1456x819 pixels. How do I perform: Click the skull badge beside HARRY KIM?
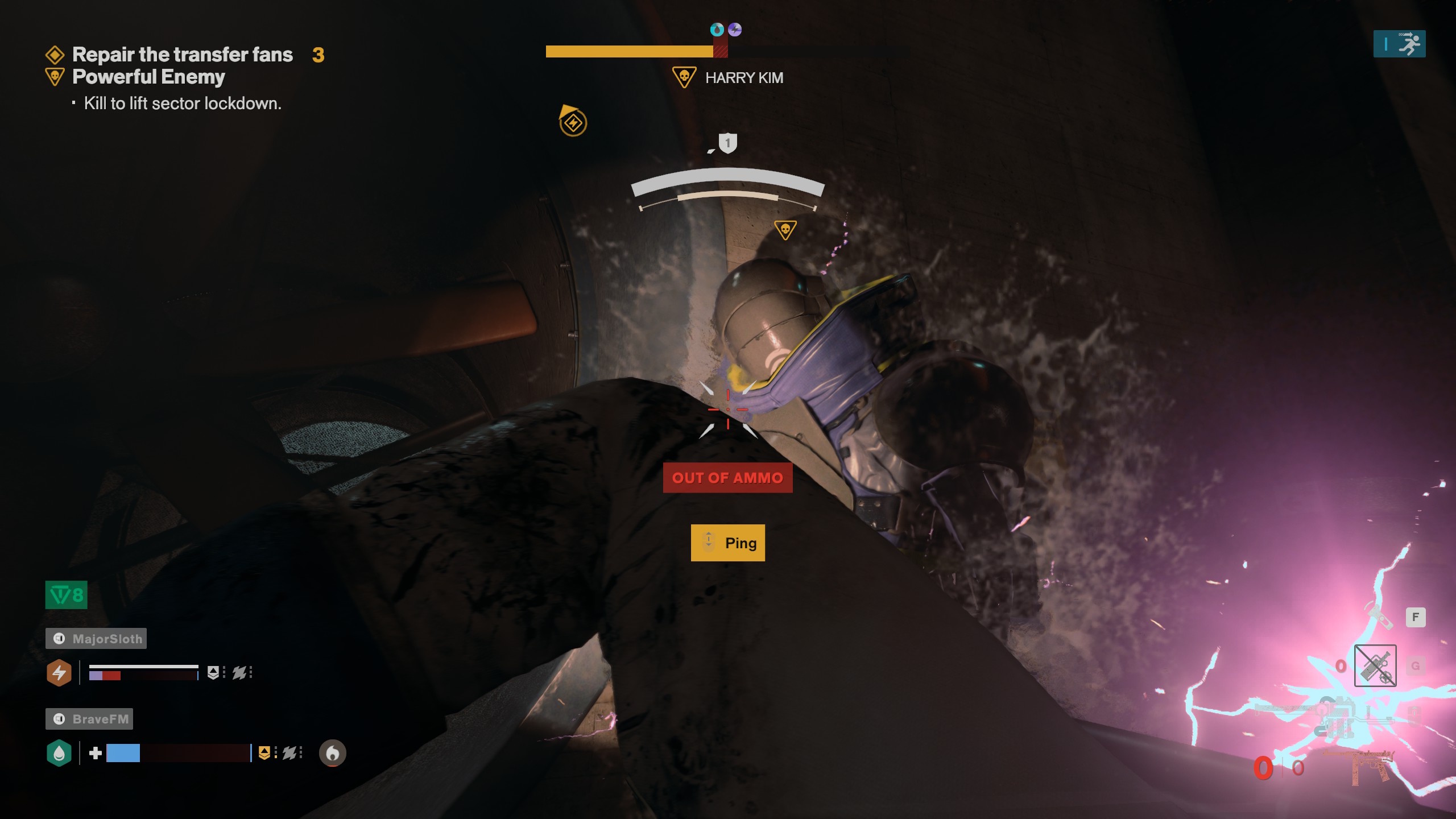coord(685,77)
